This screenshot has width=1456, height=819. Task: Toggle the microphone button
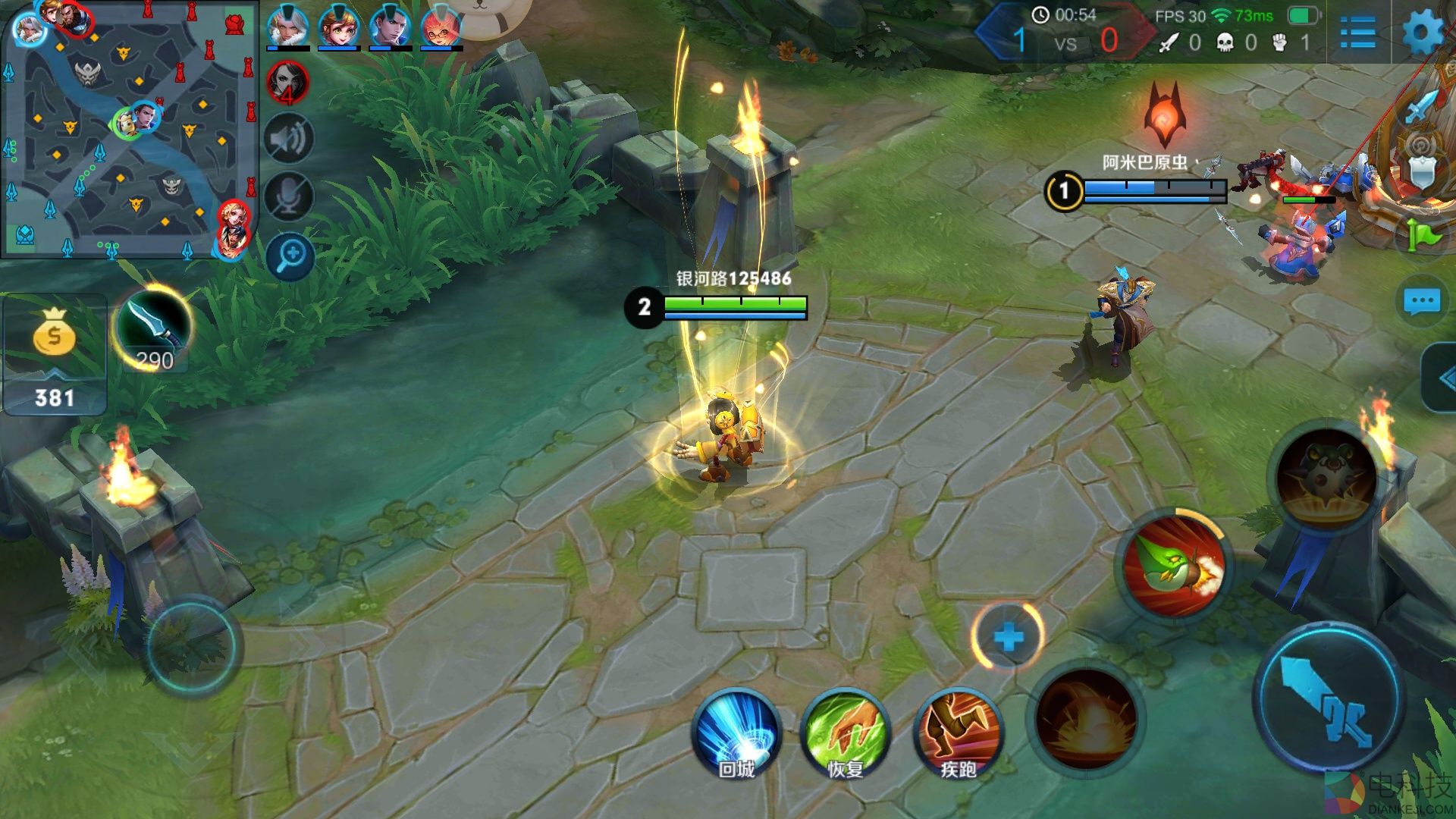(x=289, y=197)
